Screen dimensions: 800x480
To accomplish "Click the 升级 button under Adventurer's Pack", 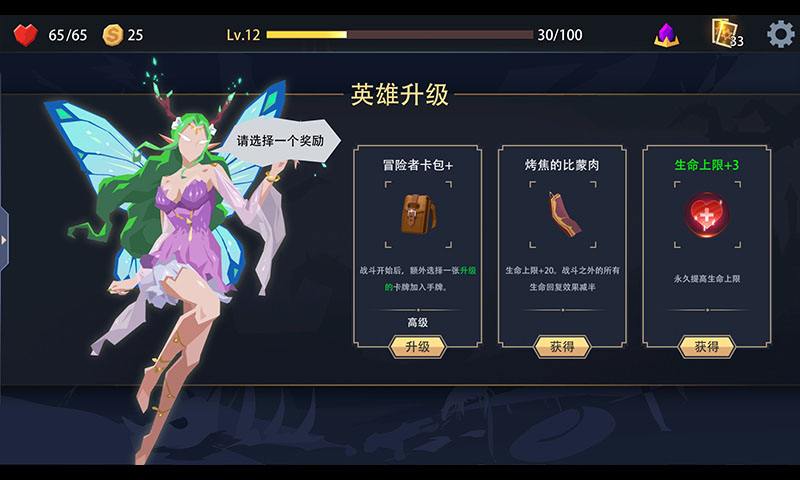I will 417,347.
